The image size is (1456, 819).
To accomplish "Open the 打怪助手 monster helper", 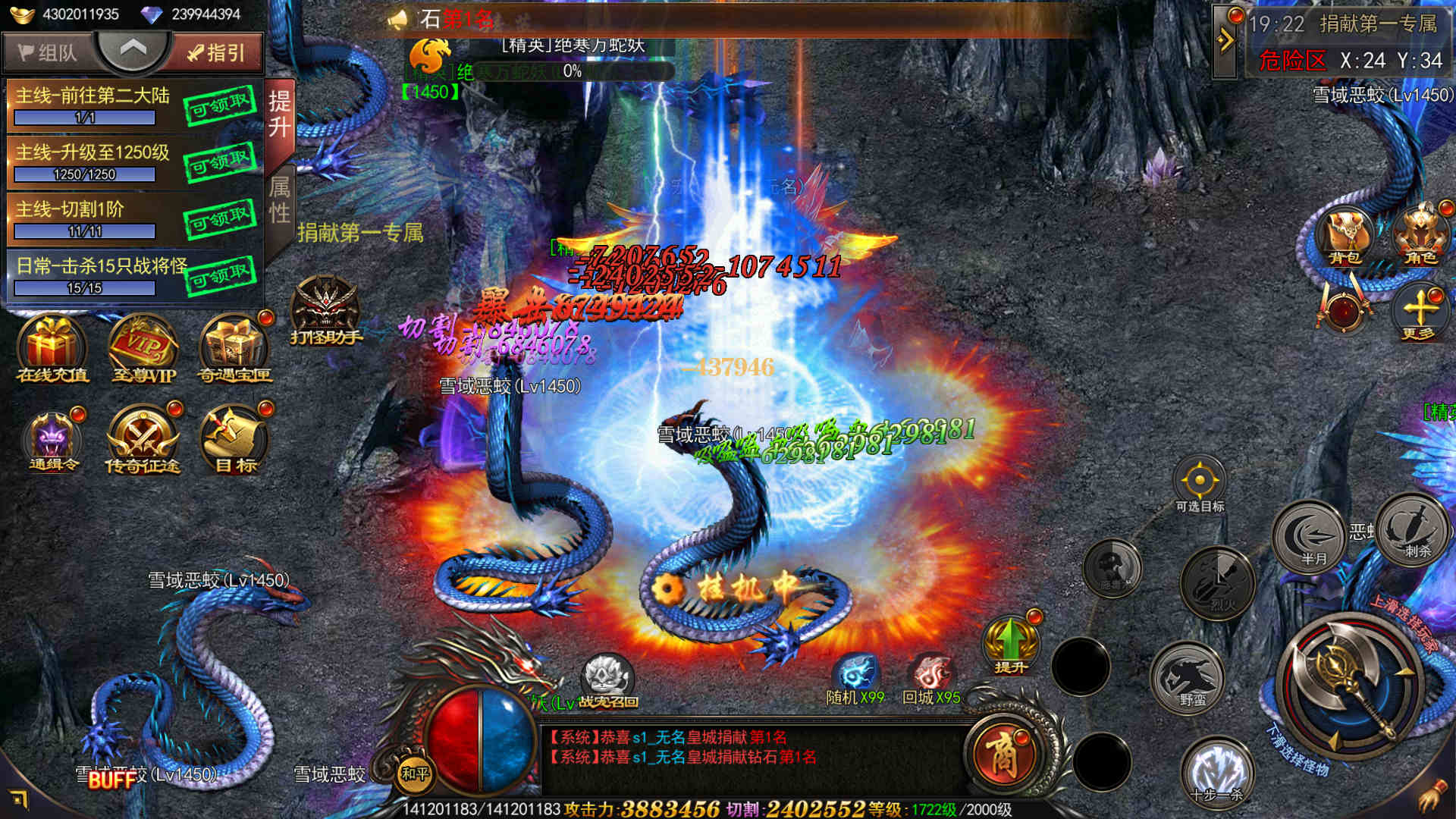I will (x=326, y=309).
